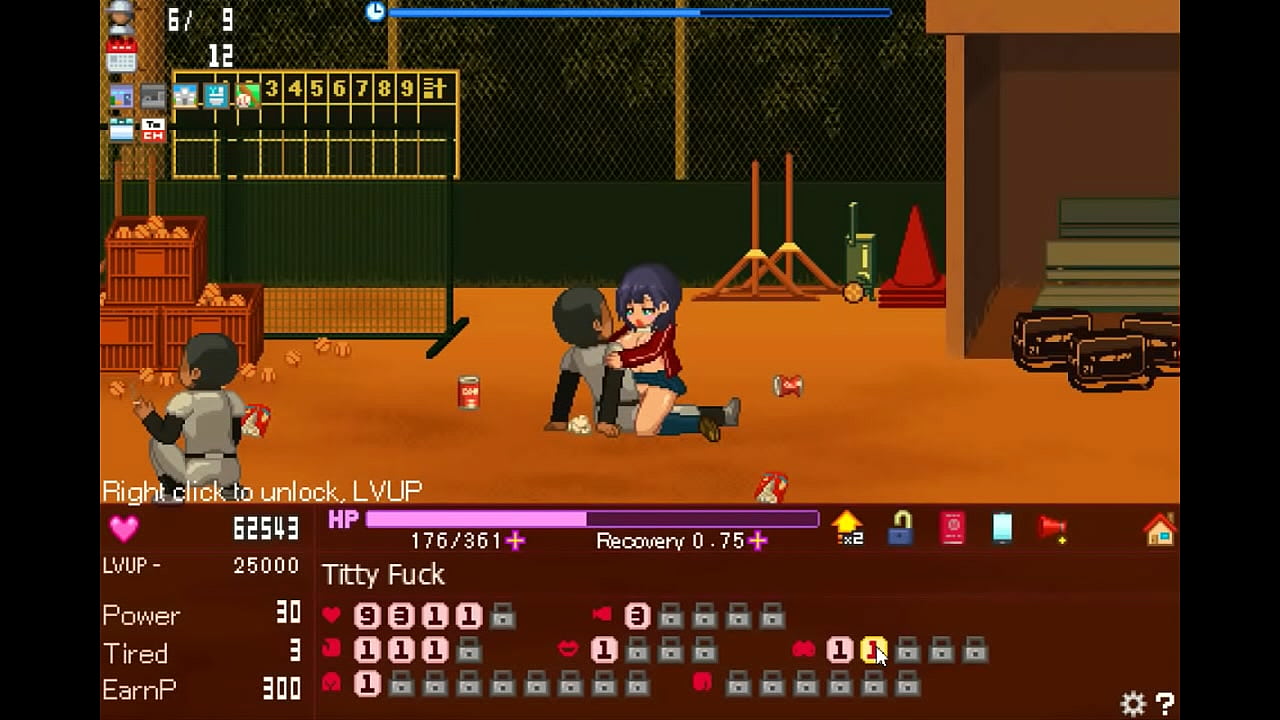Open the red megaphone with plus icon
This screenshot has height=720, width=1280.
tap(1052, 527)
